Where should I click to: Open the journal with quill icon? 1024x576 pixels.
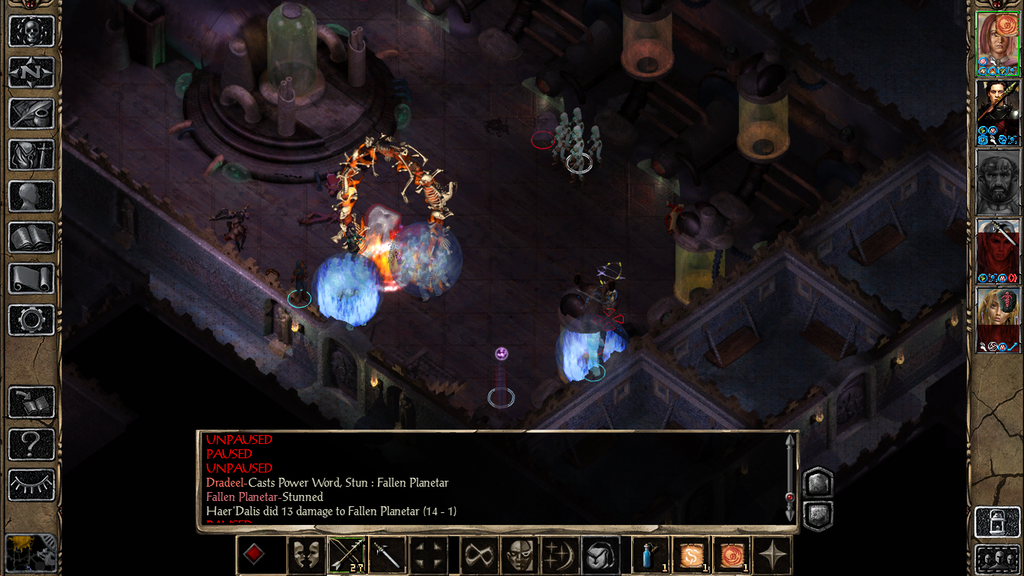click(x=31, y=113)
